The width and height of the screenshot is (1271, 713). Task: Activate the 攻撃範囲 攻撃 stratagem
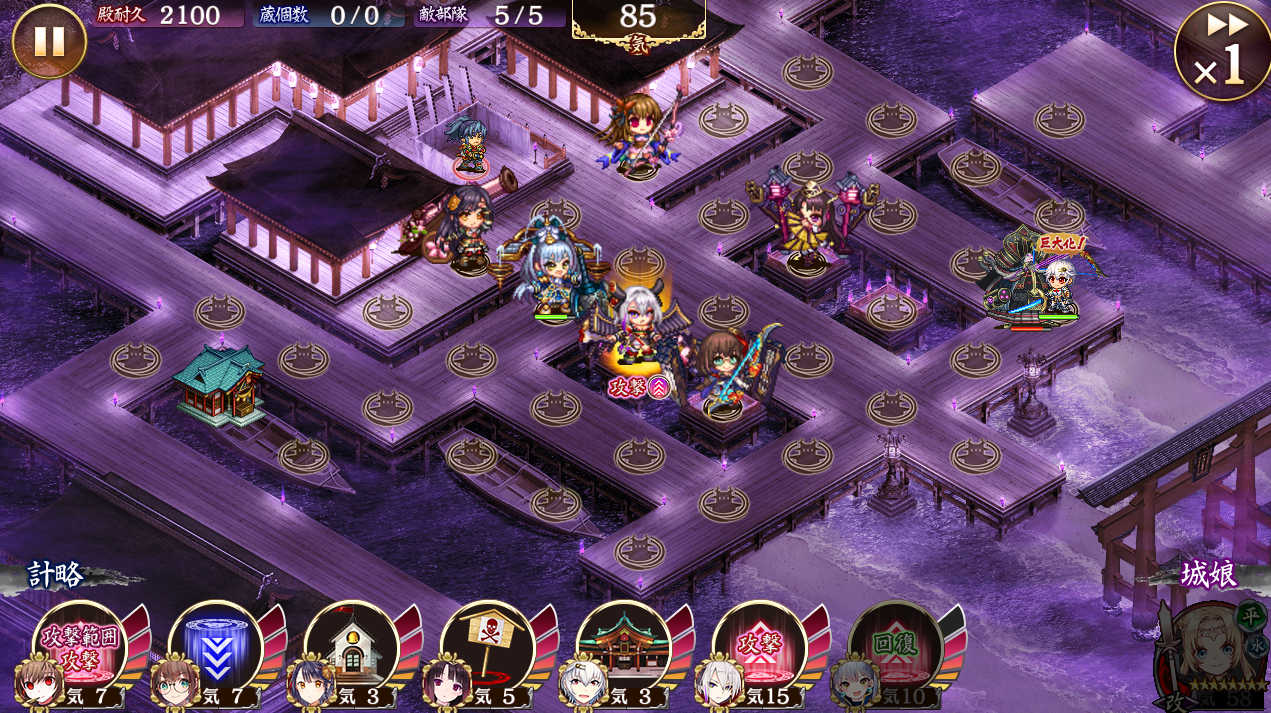point(78,647)
